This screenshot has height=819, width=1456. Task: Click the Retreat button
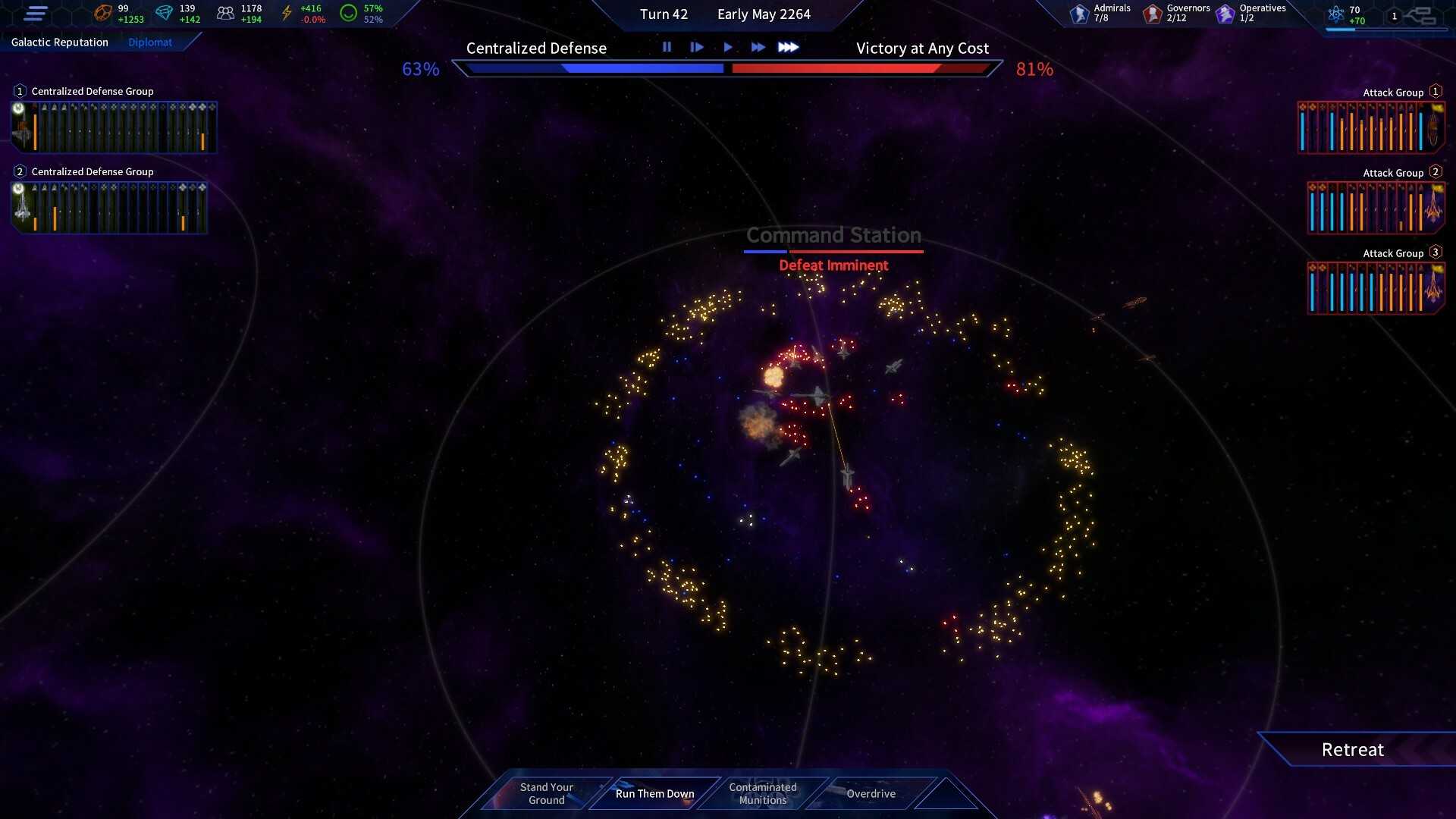click(1353, 749)
